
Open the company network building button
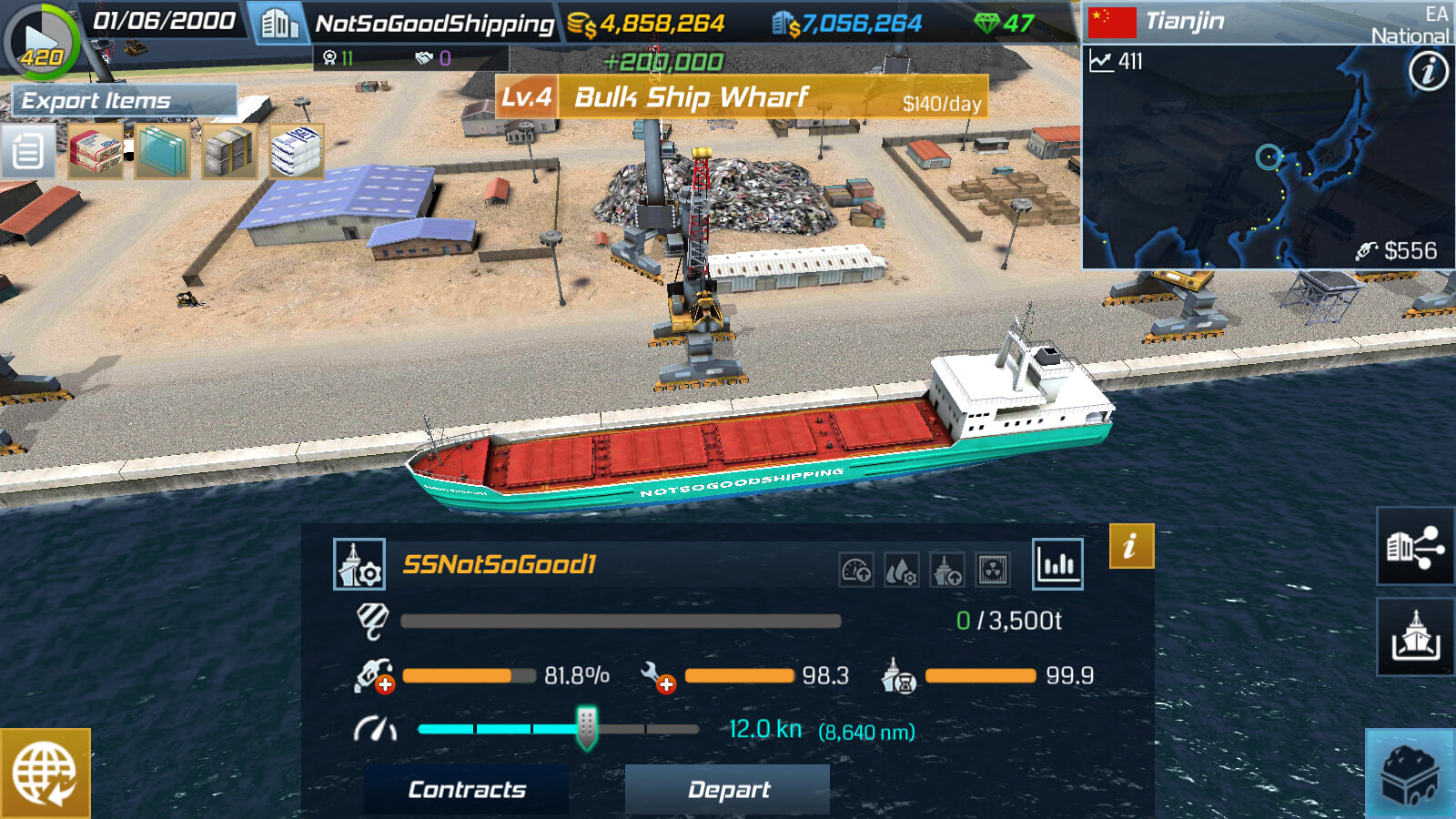point(1414,546)
